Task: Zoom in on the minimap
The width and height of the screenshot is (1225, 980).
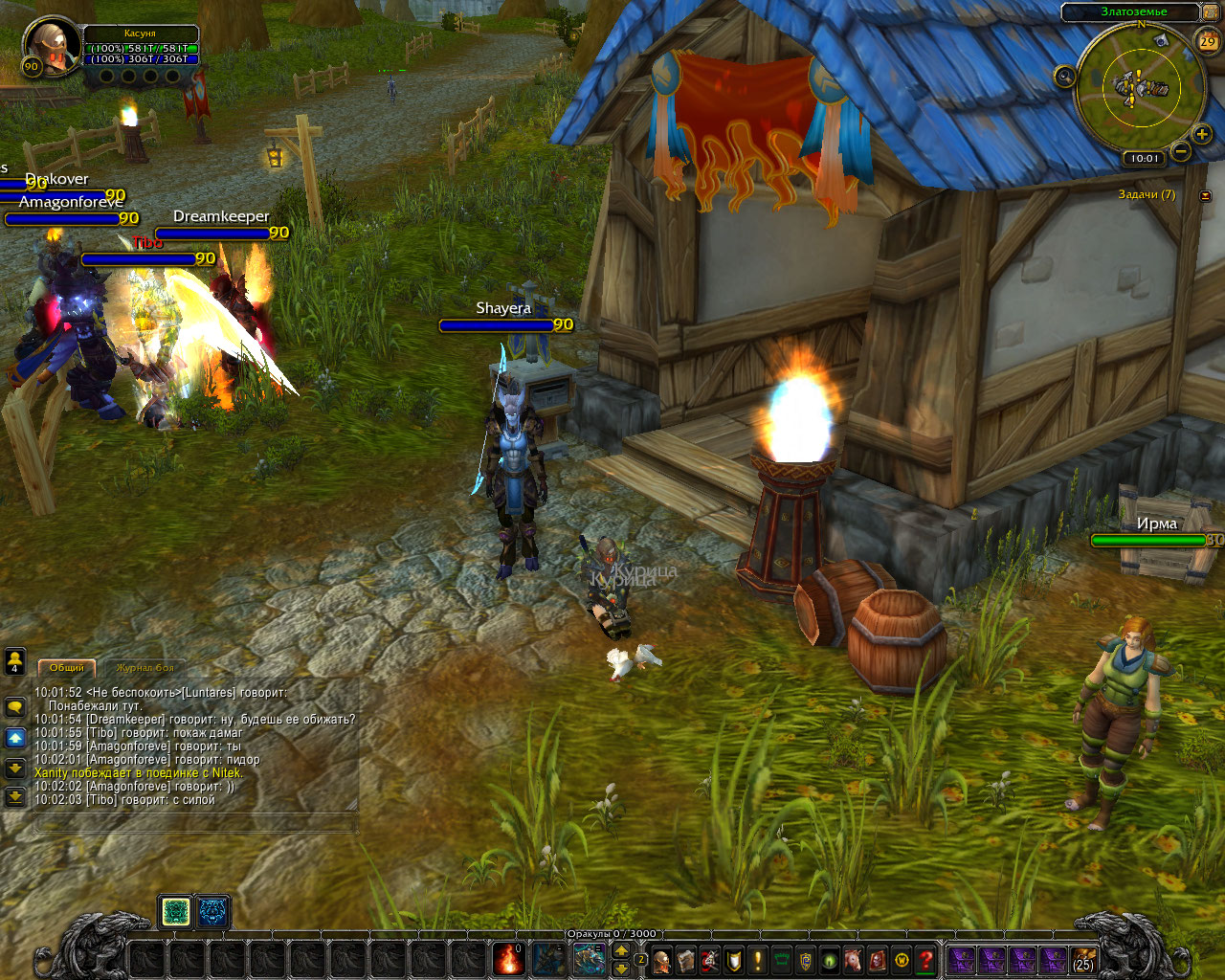Action: pos(1202,134)
